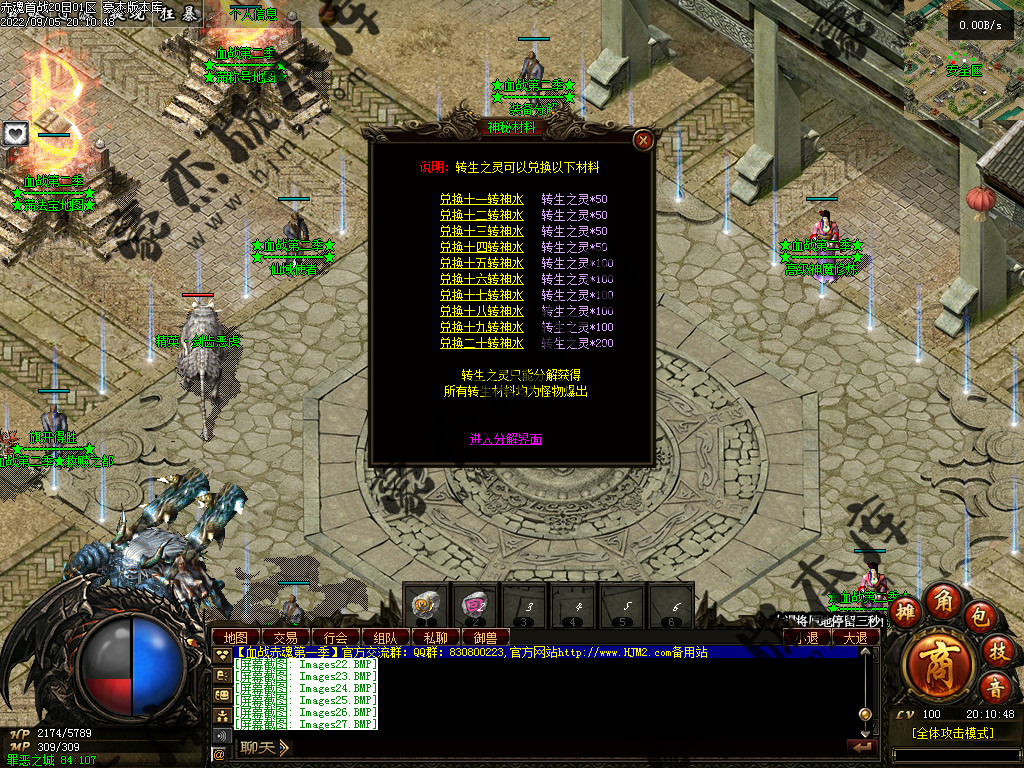Show the 角 character sheet

(x=942, y=600)
